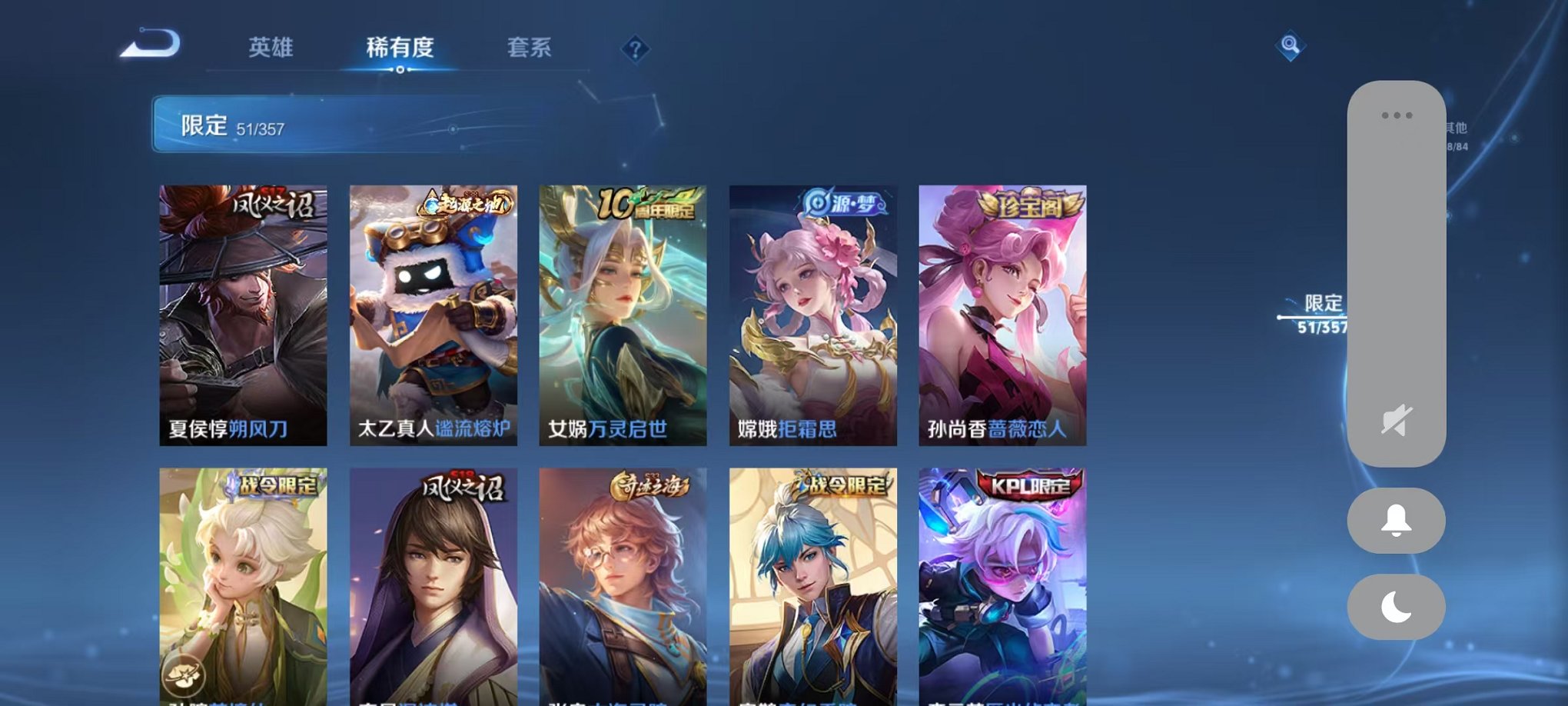Switch to the 英雄 tab
The height and width of the screenshot is (706, 1568).
pyautogui.click(x=272, y=48)
